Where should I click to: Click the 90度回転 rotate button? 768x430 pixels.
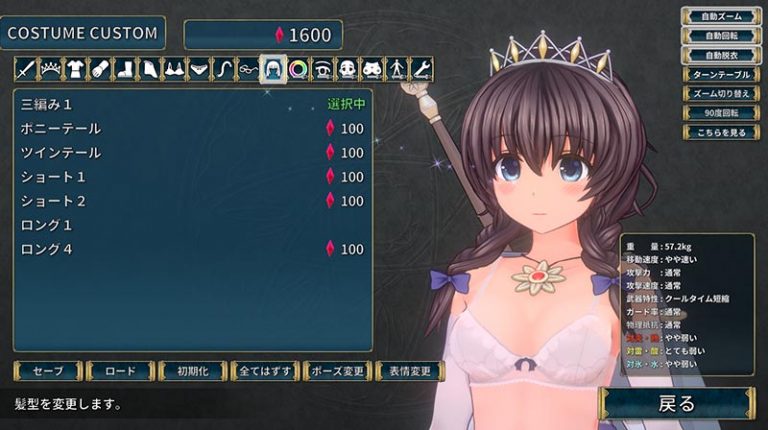pos(716,113)
